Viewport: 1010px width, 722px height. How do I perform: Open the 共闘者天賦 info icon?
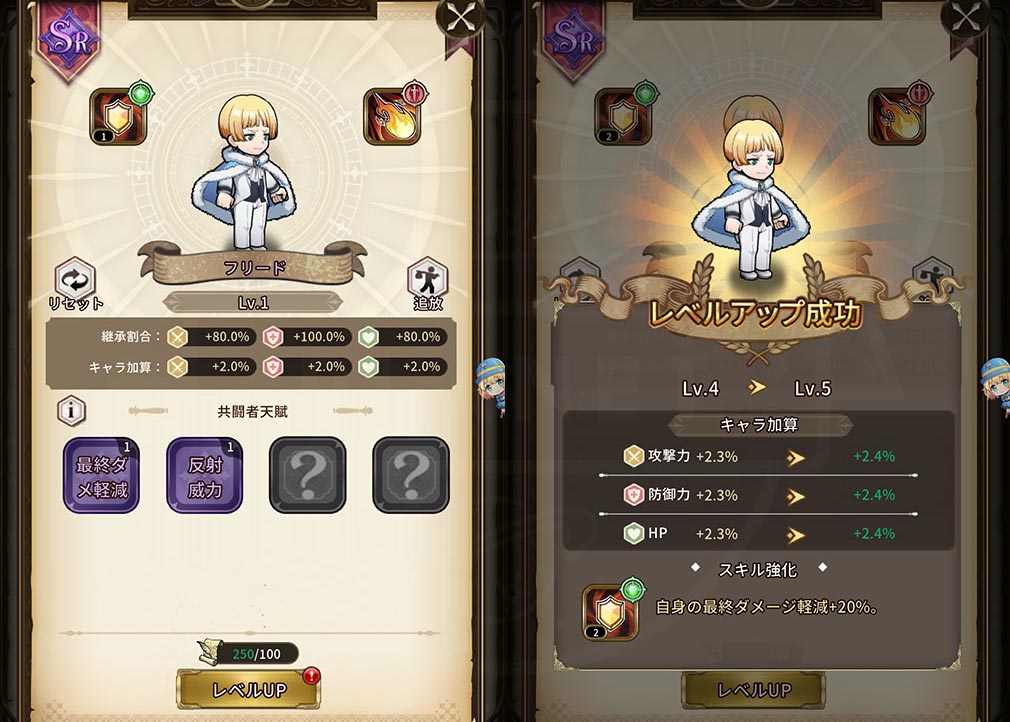click(x=71, y=410)
